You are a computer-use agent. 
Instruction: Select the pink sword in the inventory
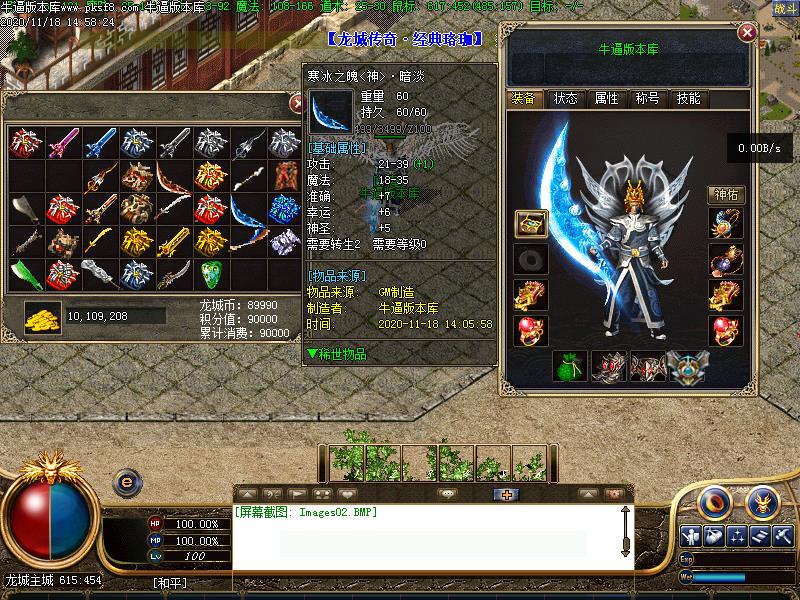[x=62, y=143]
